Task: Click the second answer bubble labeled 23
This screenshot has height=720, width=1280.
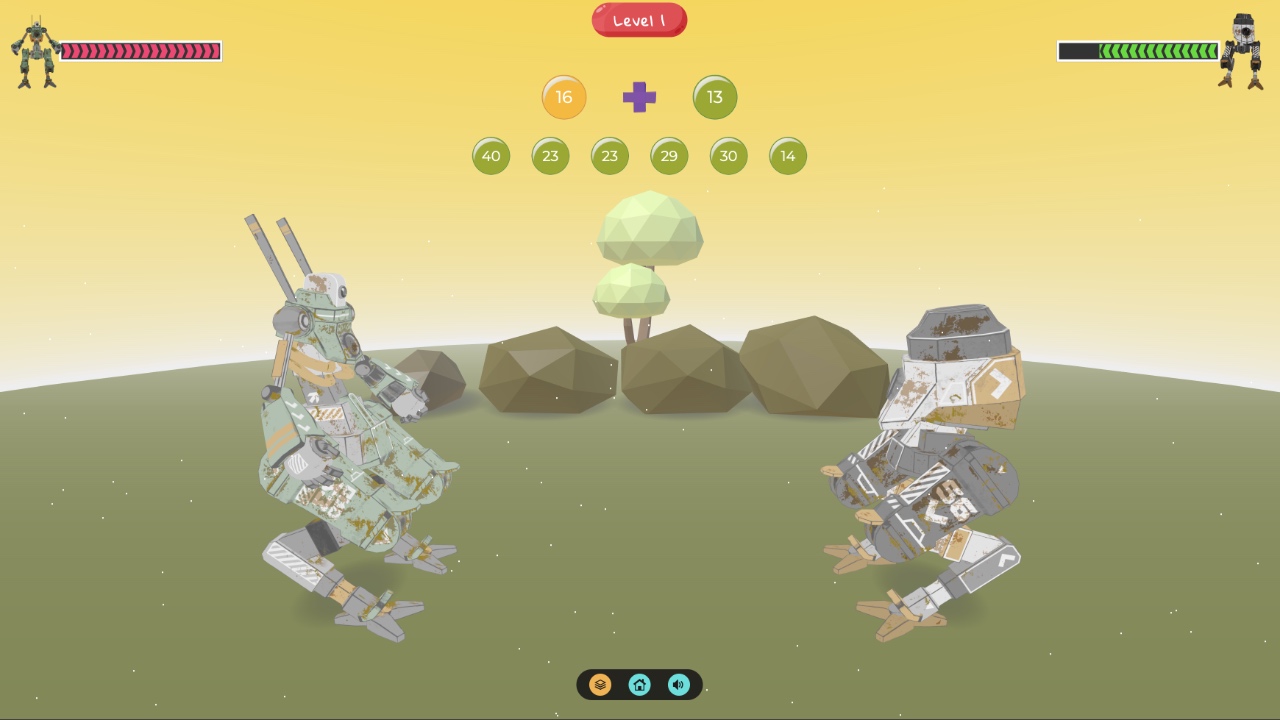Action: (x=610, y=156)
